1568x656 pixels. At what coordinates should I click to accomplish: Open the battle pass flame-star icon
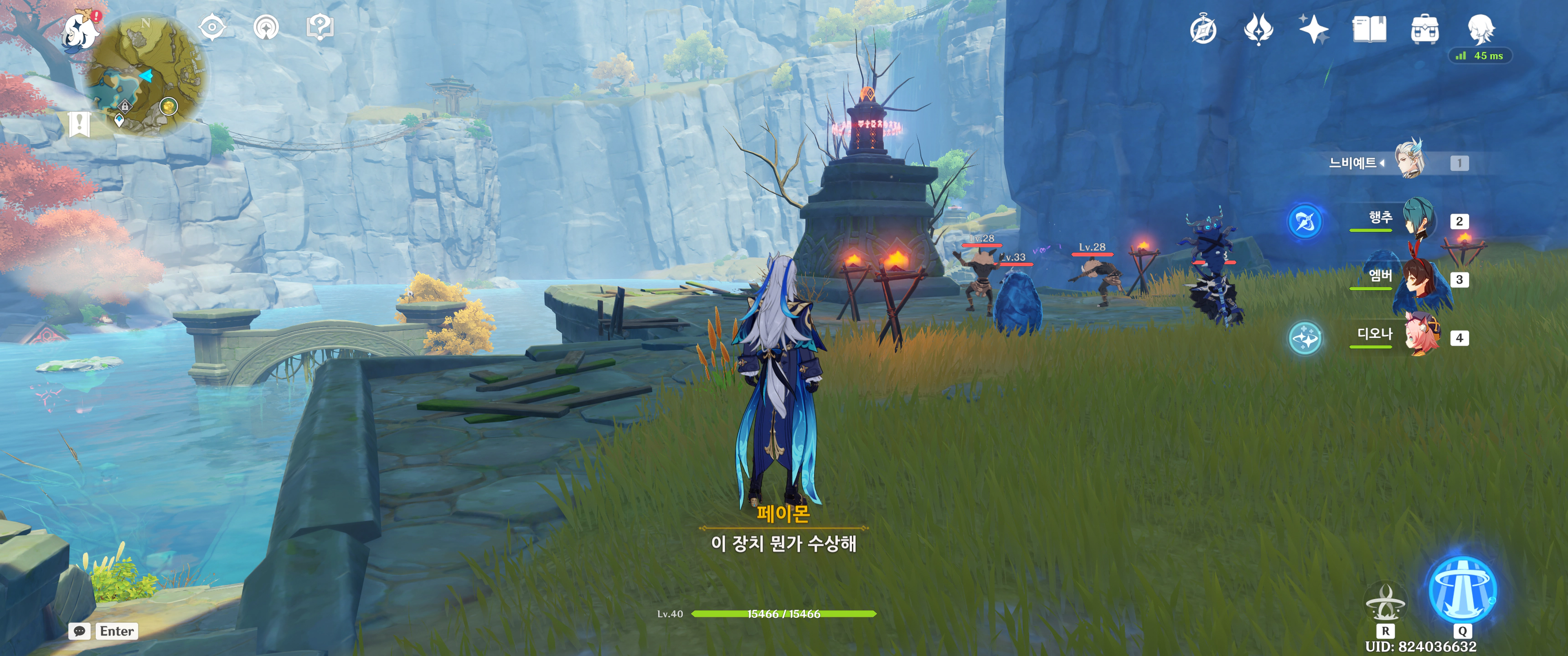point(1258,29)
